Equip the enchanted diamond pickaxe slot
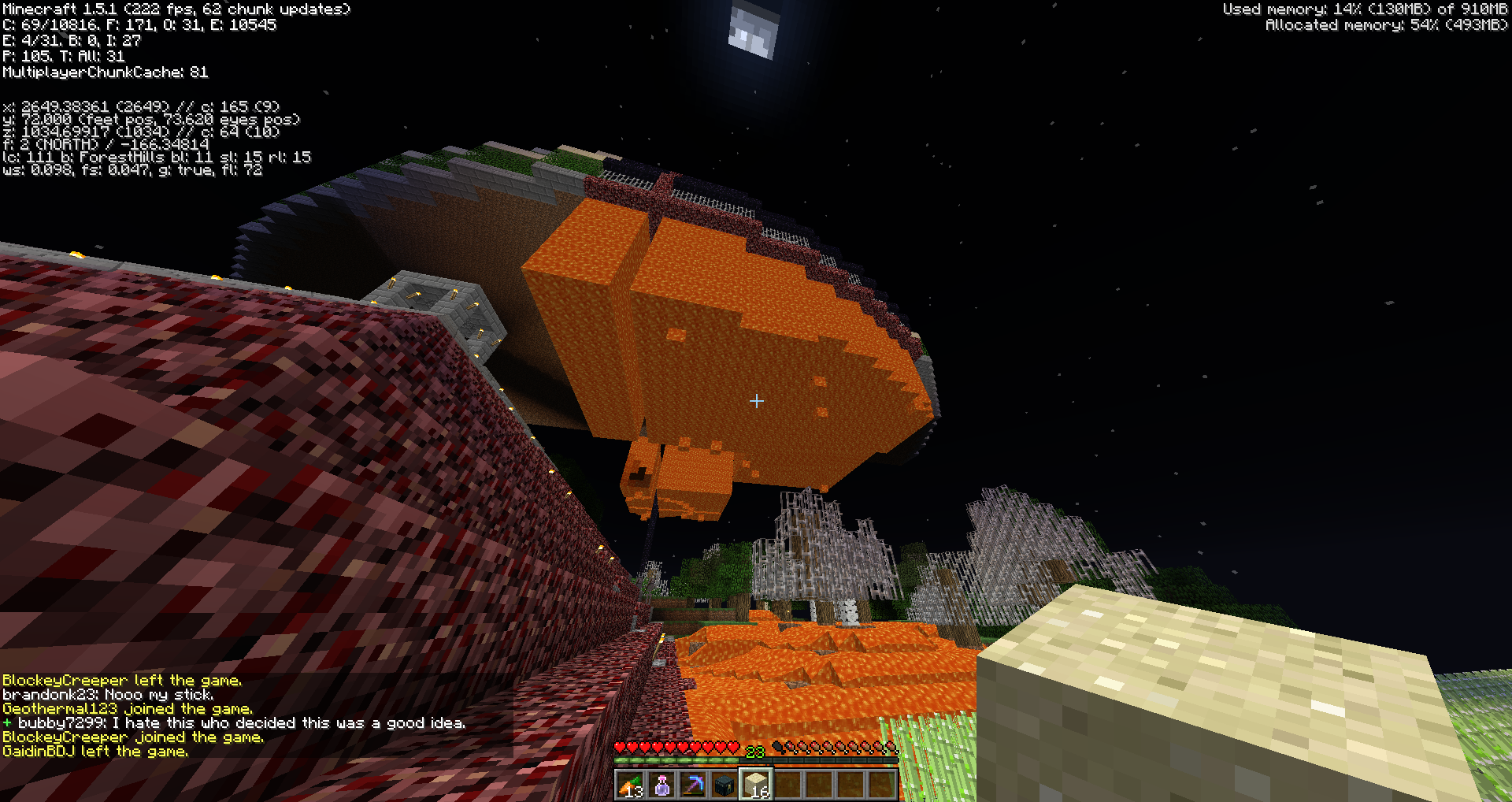1512x802 pixels. click(693, 785)
